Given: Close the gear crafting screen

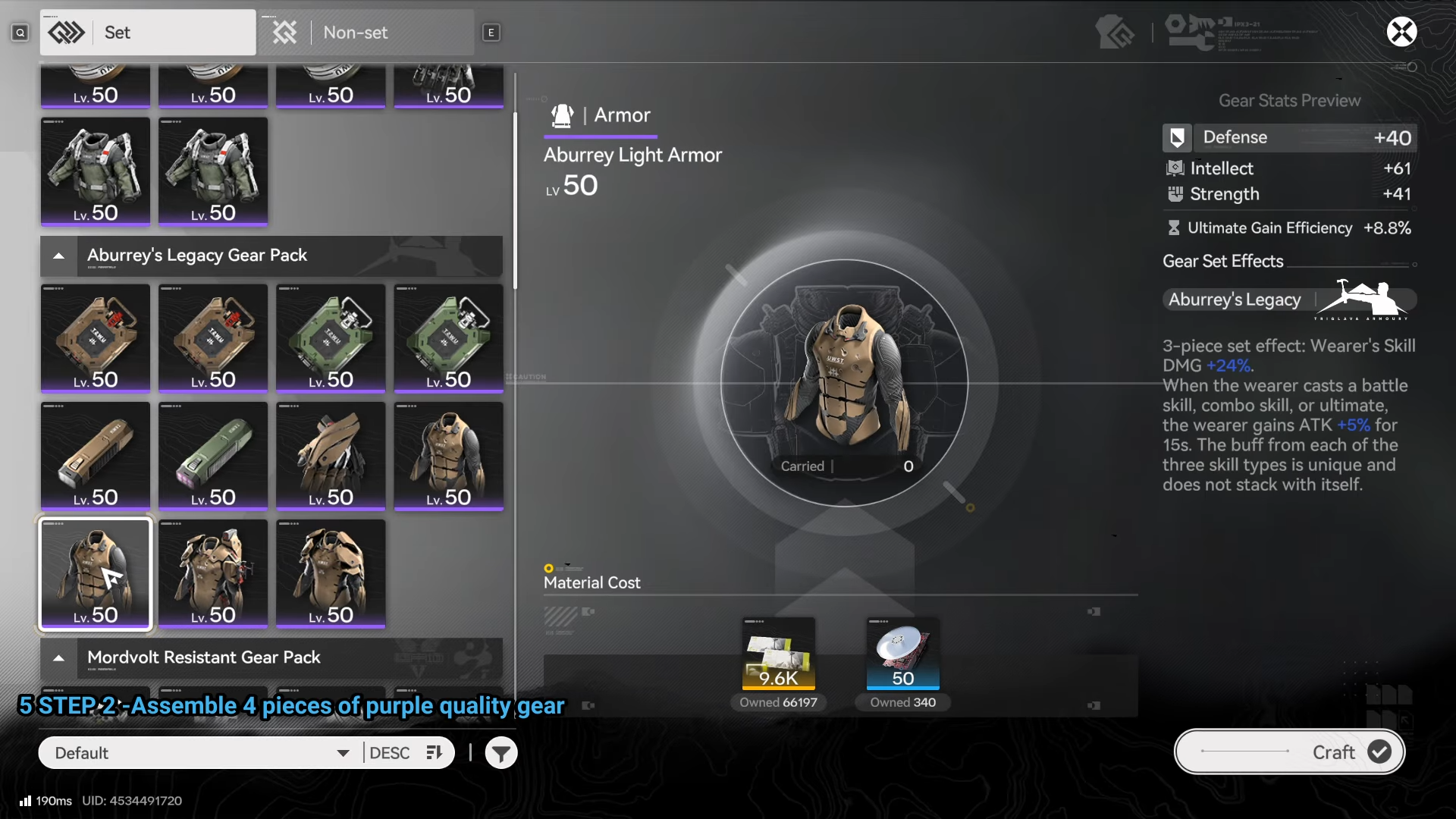Looking at the screenshot, I should (1401, 32).
